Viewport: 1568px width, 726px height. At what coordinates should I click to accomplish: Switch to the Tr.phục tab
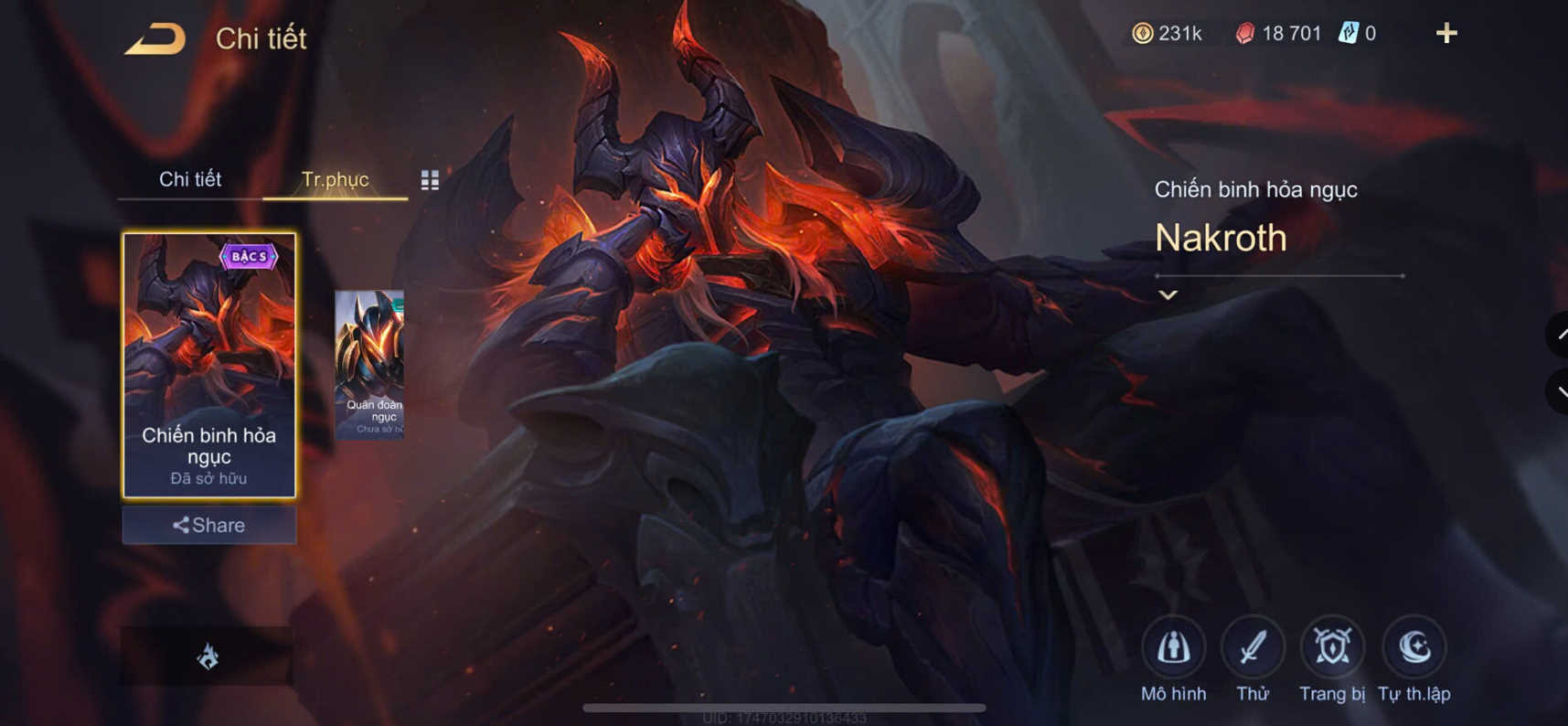click(x=335, y=179)
